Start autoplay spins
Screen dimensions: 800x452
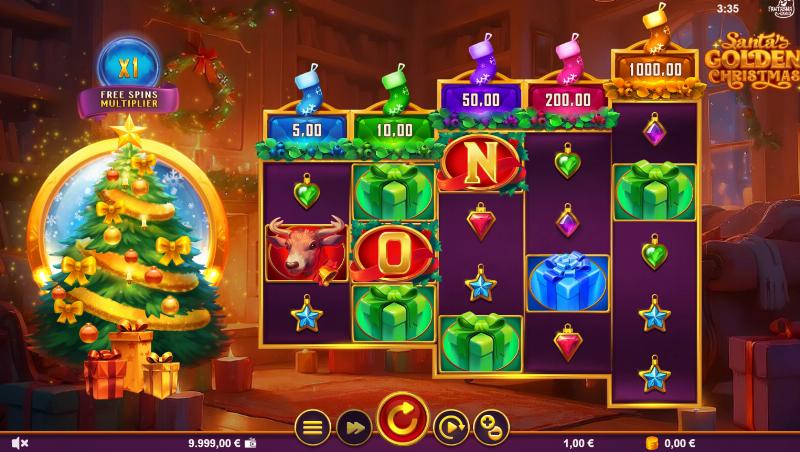451,427
